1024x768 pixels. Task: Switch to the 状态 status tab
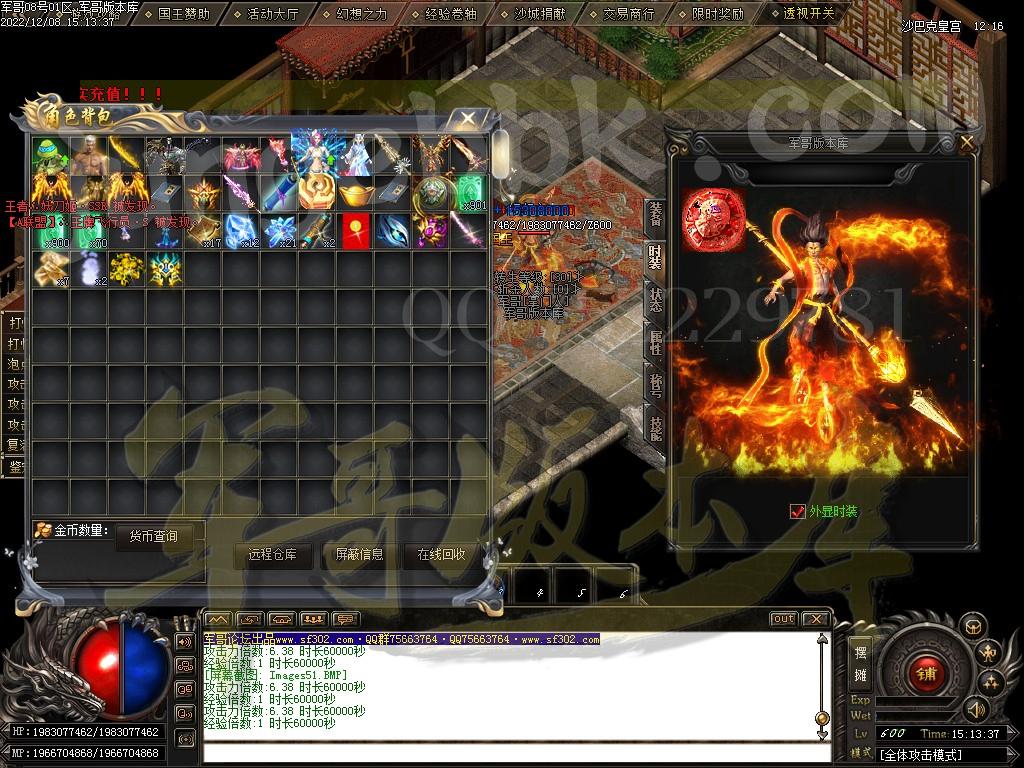tap(656, 300)
